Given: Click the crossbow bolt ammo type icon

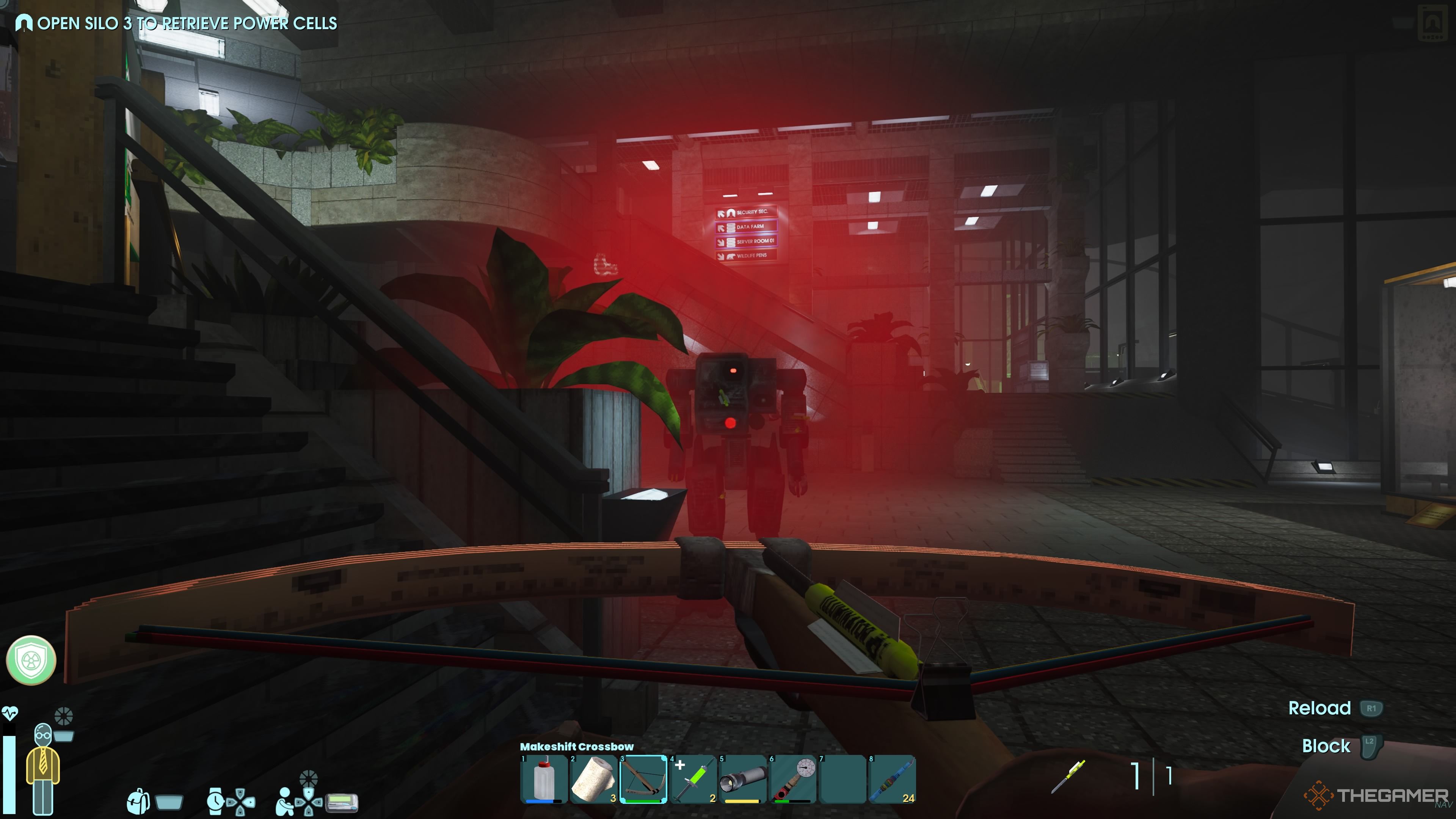Looking at the screenshot, I should [1068, 776].
